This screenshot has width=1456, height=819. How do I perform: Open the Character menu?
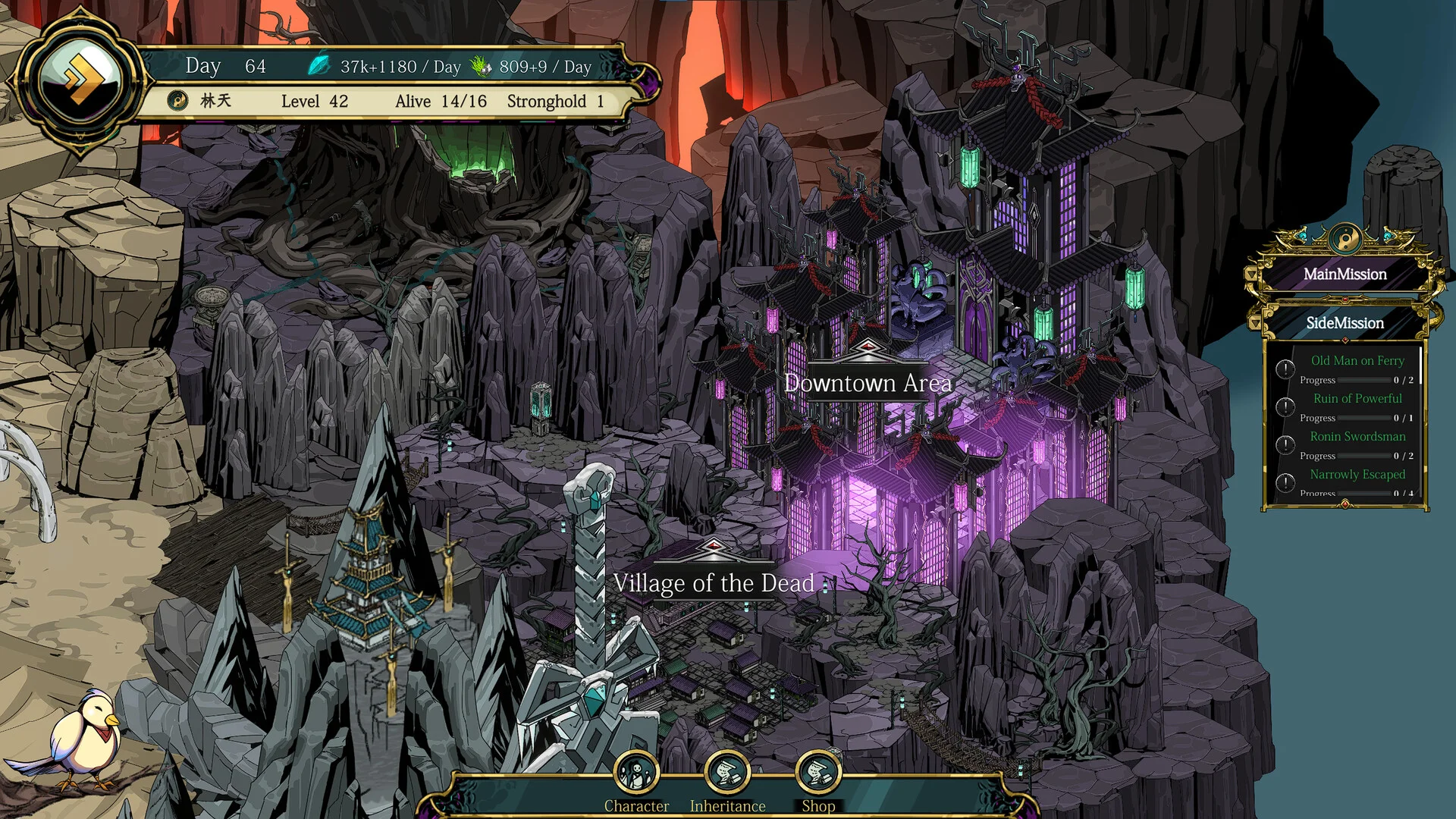pyautogui.click(x=636, y=773)
